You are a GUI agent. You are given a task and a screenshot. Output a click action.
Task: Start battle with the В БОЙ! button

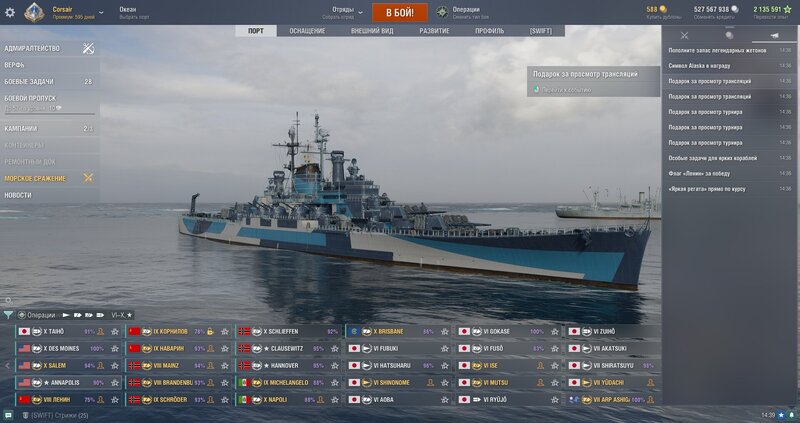tap(400, 13)
